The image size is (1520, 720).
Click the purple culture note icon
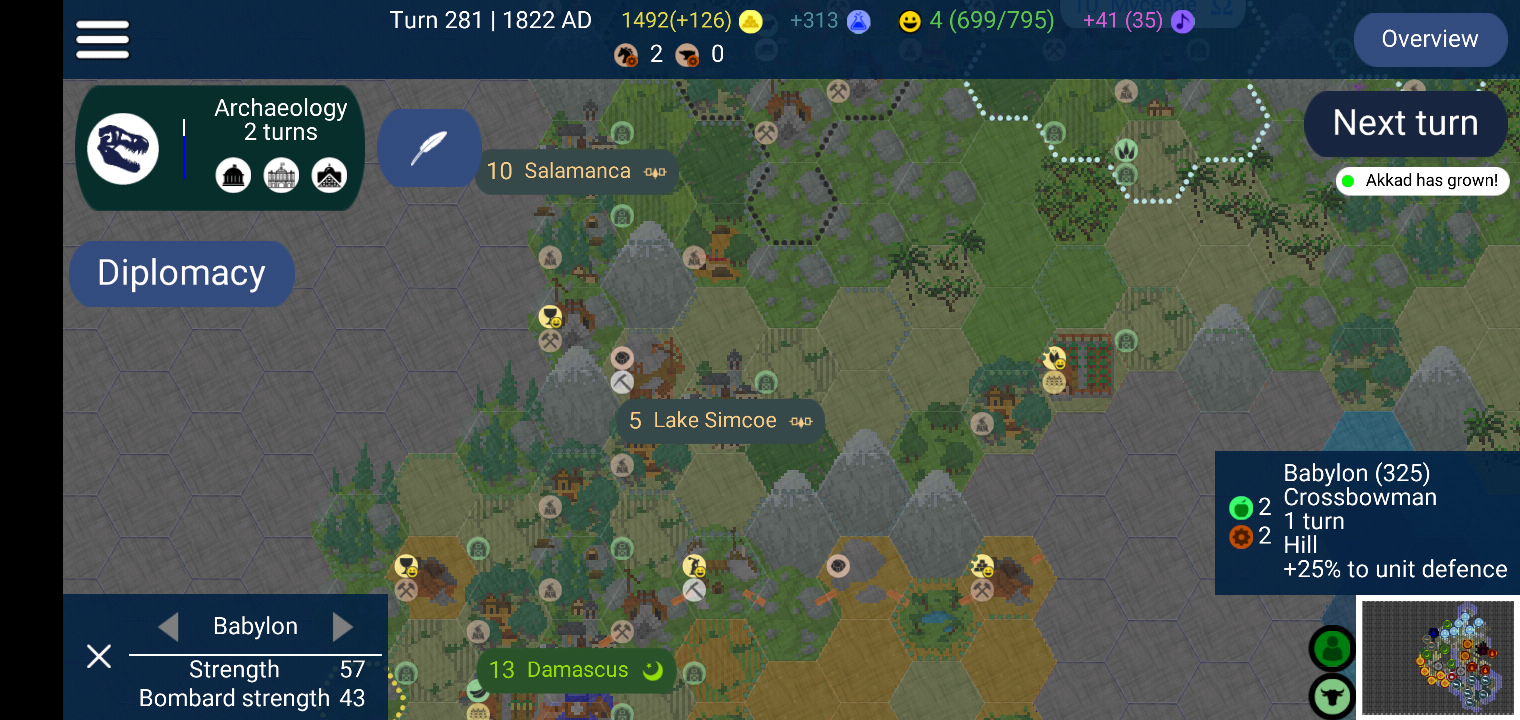[x=1182, y=20]
